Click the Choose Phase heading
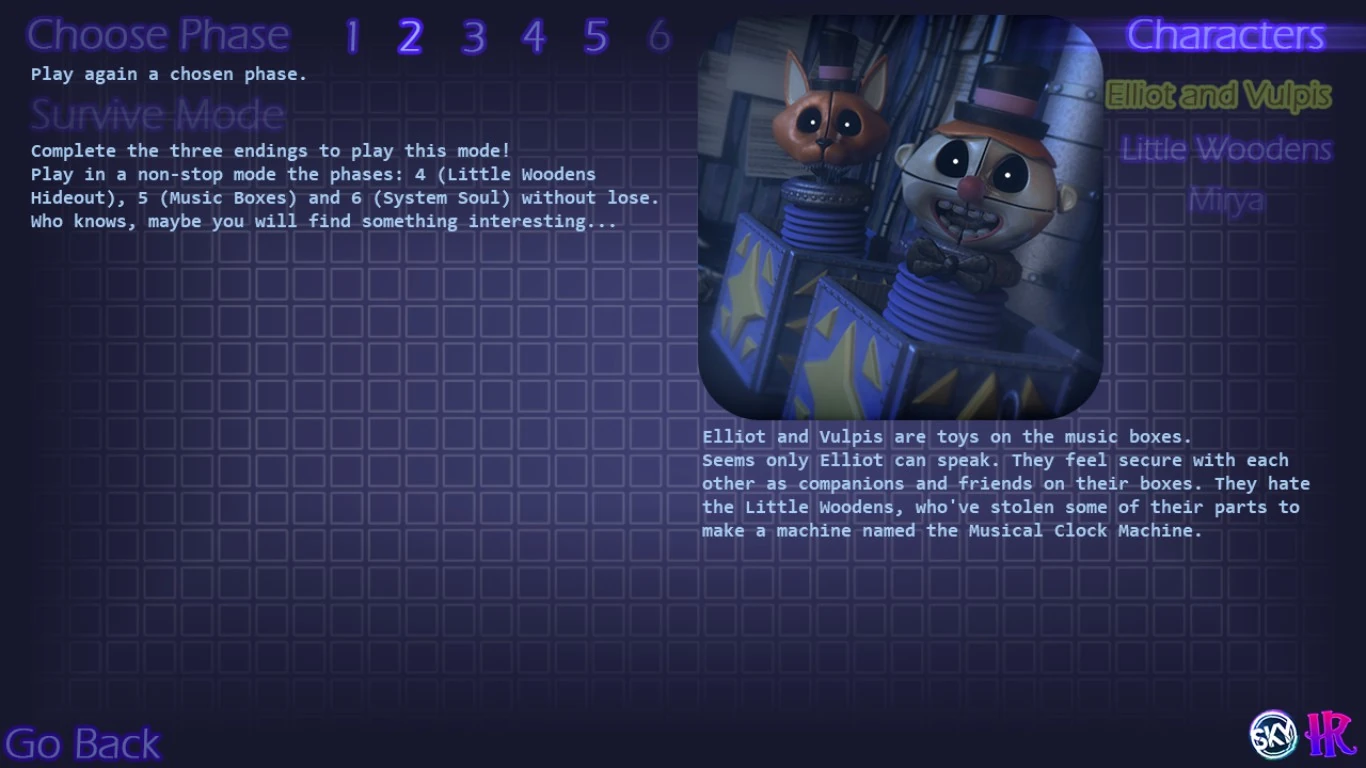Screen dimensions: 1366x768 [x=157, y=35]
